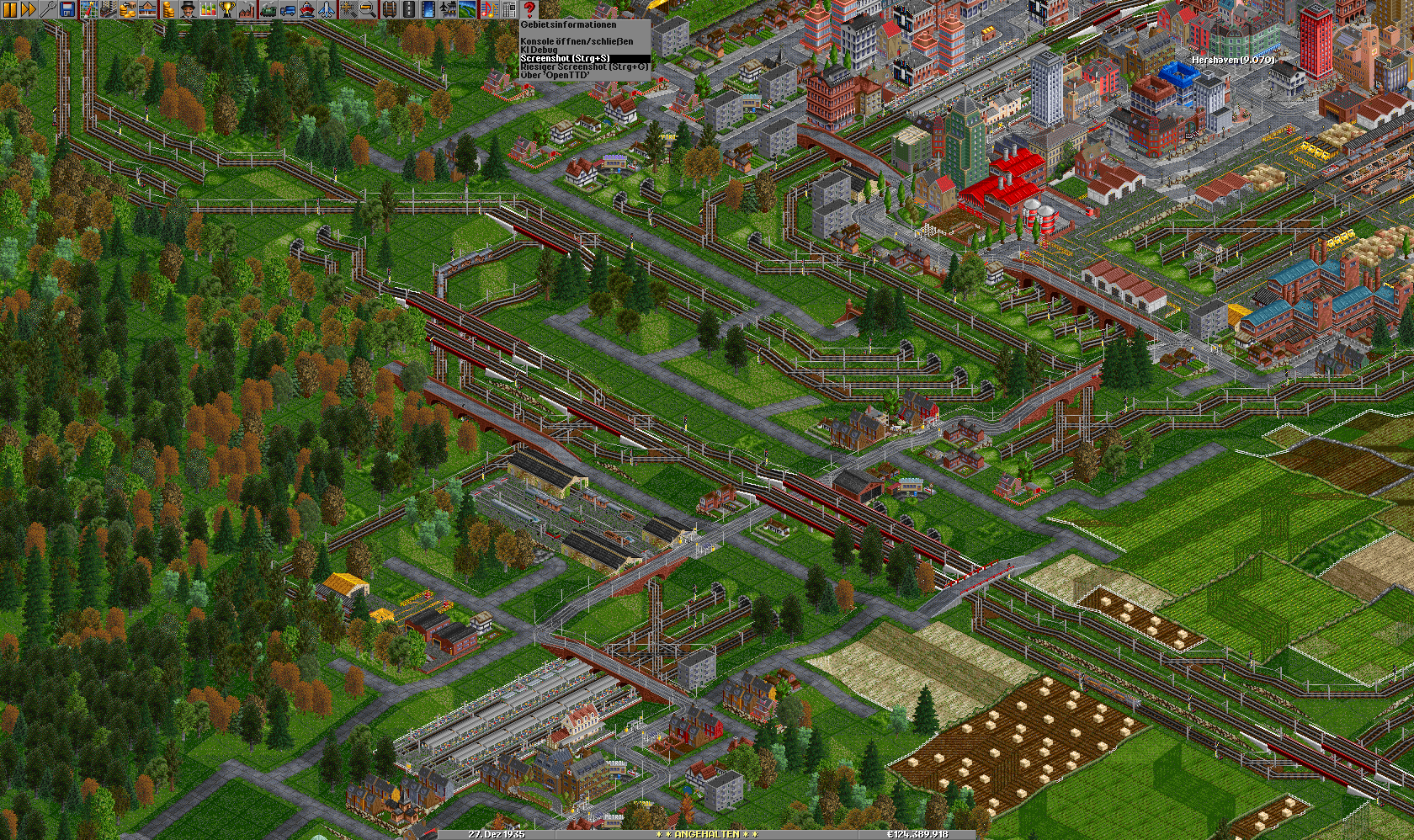This screenshot has height=840, width=1414.
Task: Select Gebietsinformationen from the help menu
Action: [568, 25]
